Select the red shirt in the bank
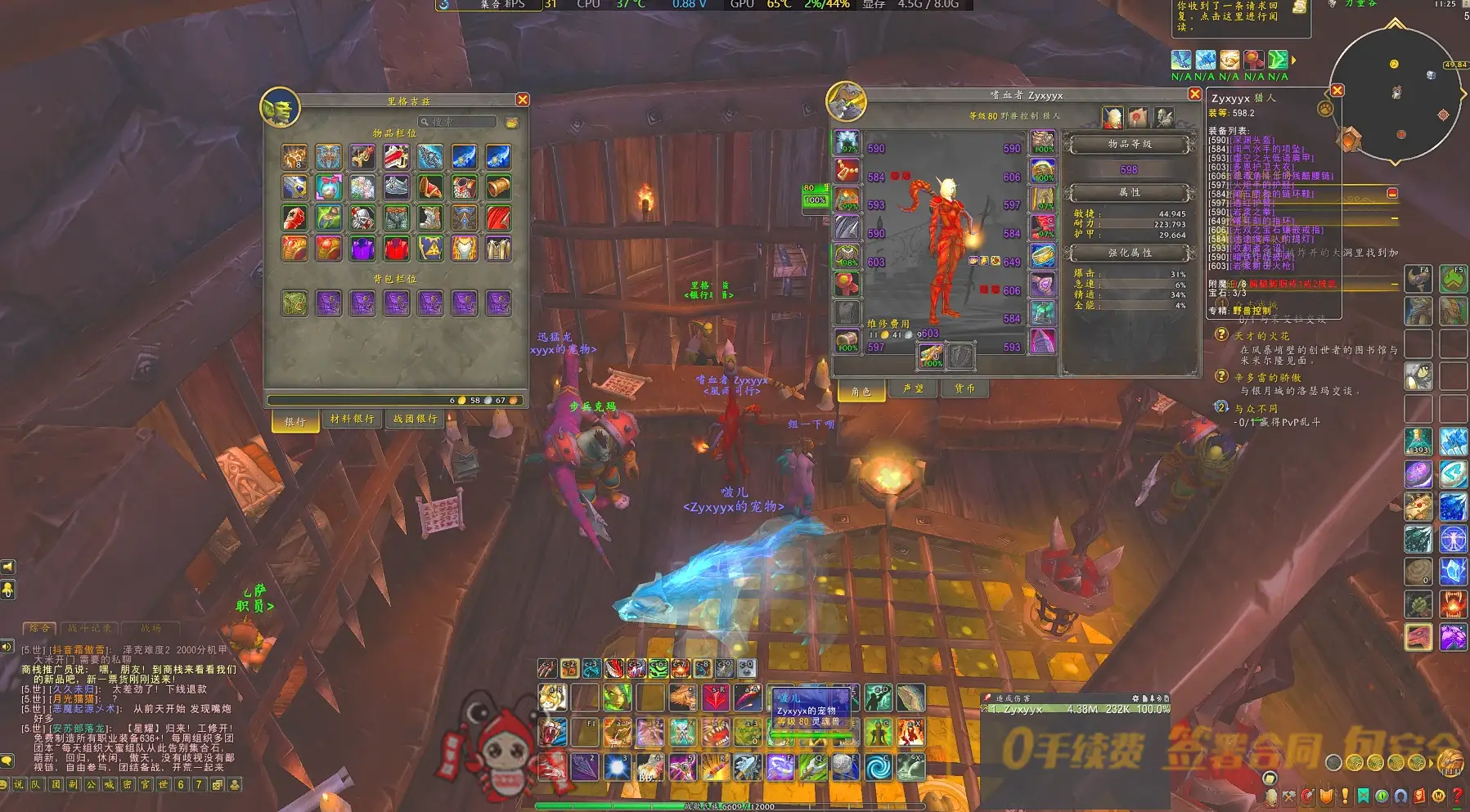The height and width of the screenshot is (812, 1470). (x=397, y=249)
